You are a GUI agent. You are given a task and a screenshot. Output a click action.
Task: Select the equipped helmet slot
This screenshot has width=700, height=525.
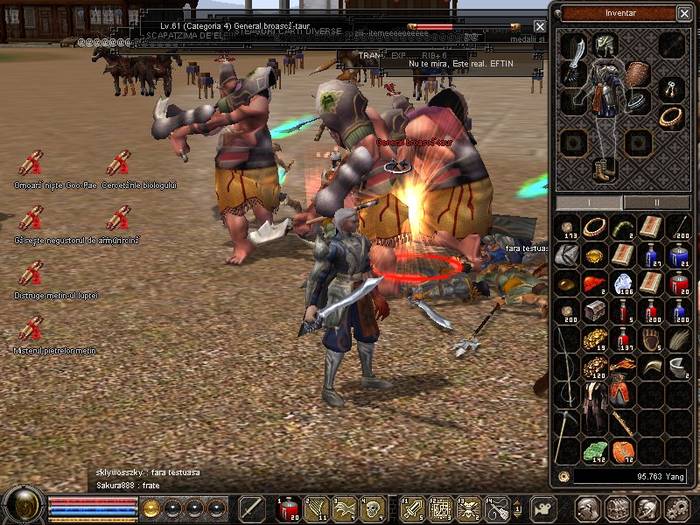[x=606, y=43]
